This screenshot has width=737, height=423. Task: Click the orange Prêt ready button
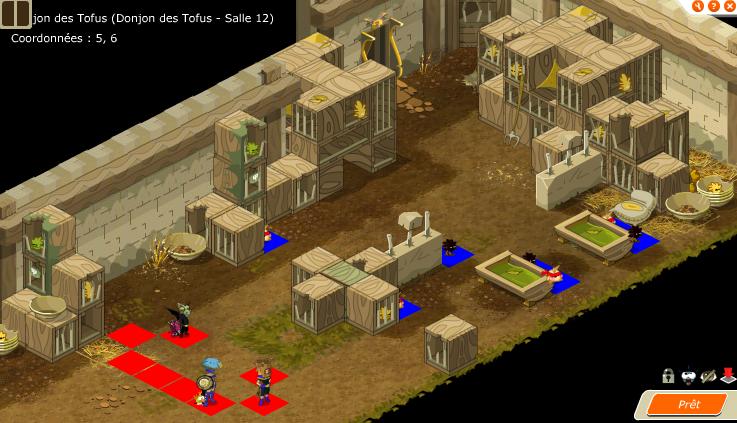pyautogui.click(x=689, y=404)
